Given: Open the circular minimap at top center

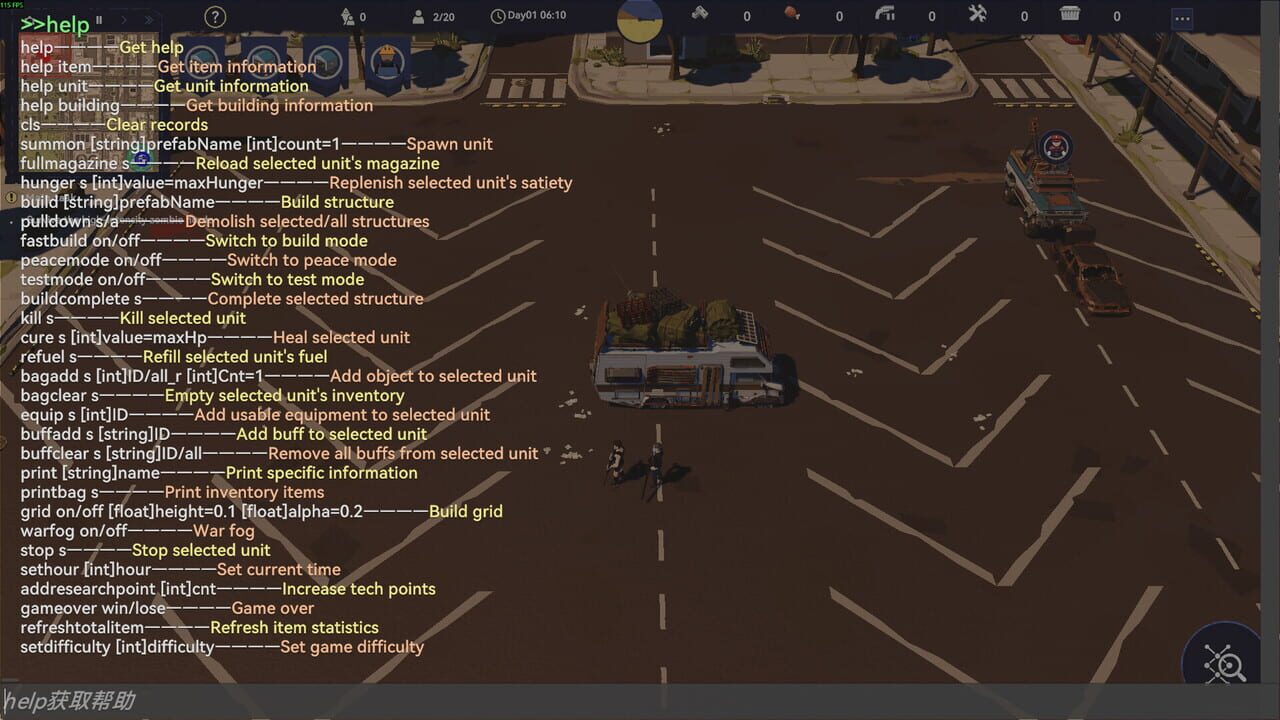Looking at the screenshot, I should tap(639, 20).
